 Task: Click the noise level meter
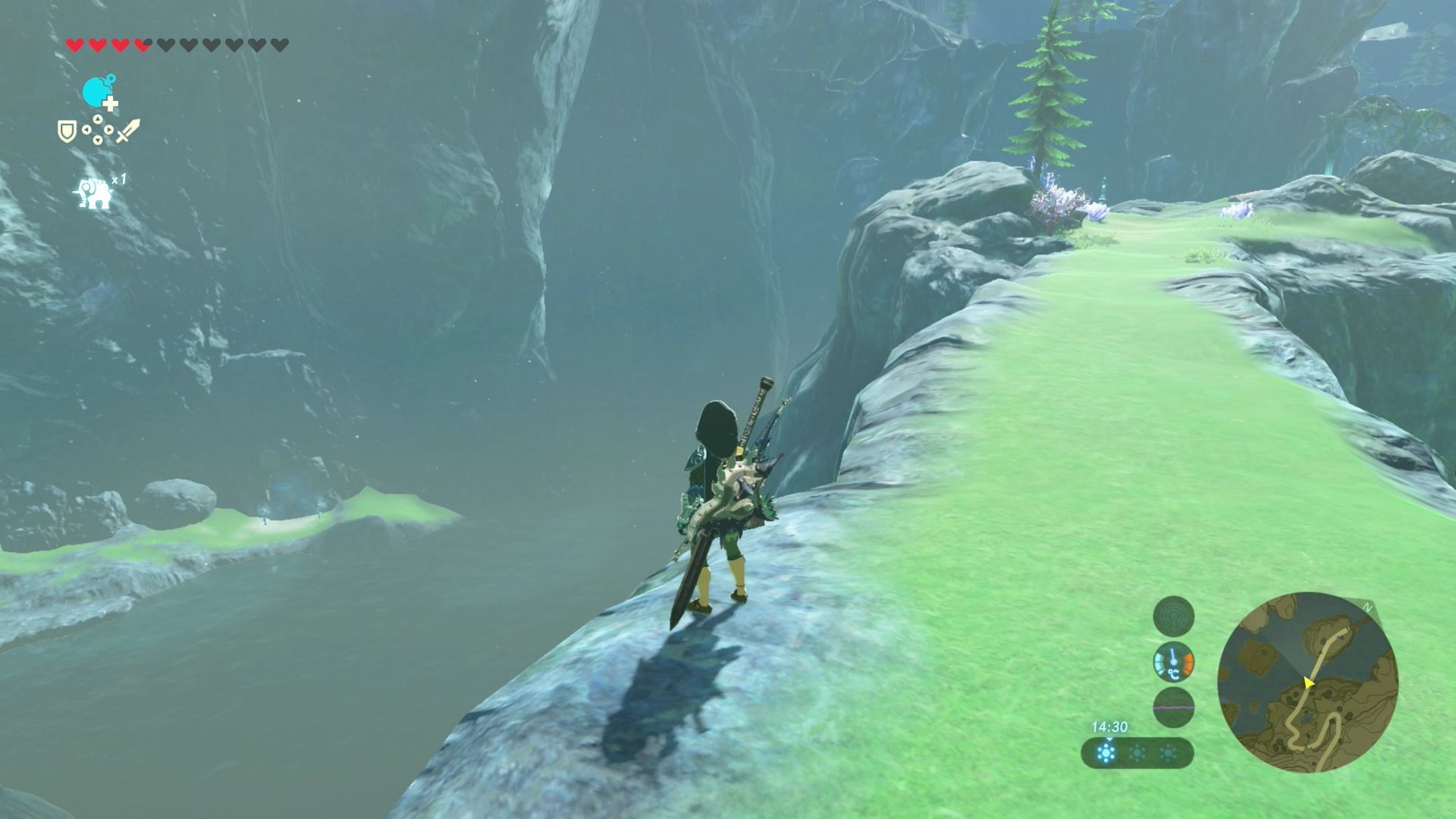[1173, 708]
